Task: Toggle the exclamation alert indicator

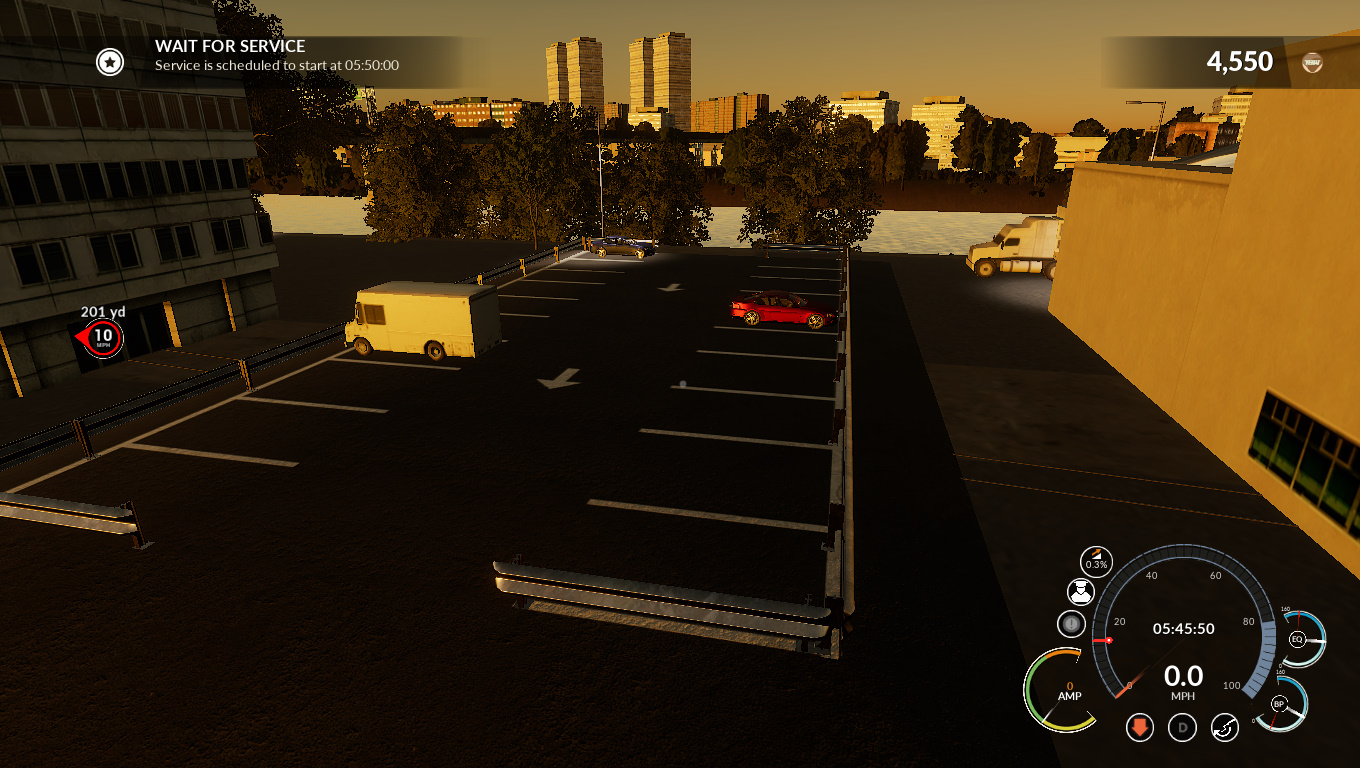Action: [1071, 624]
